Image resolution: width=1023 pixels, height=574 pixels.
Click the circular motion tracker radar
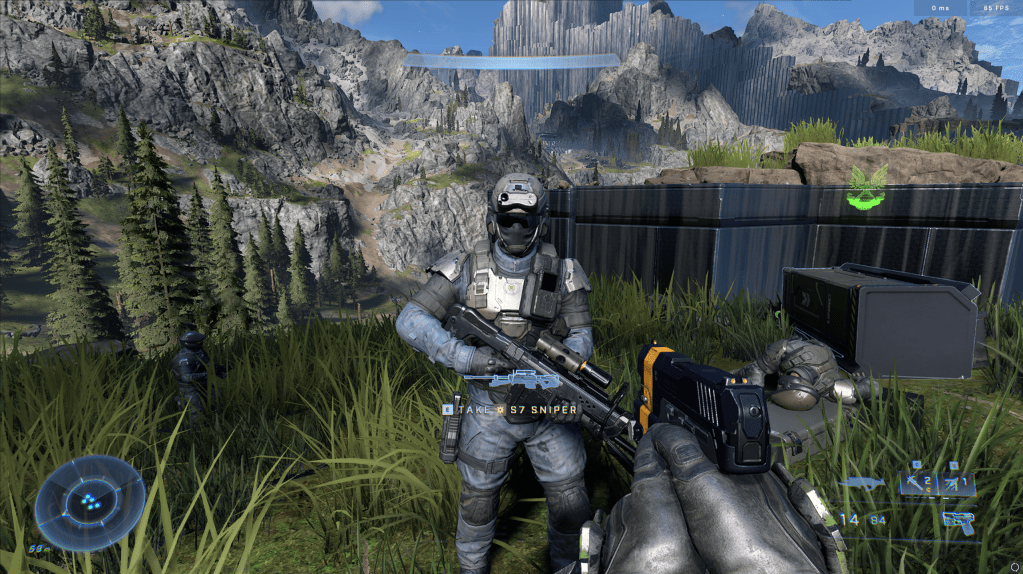click(x=90, y=503)
